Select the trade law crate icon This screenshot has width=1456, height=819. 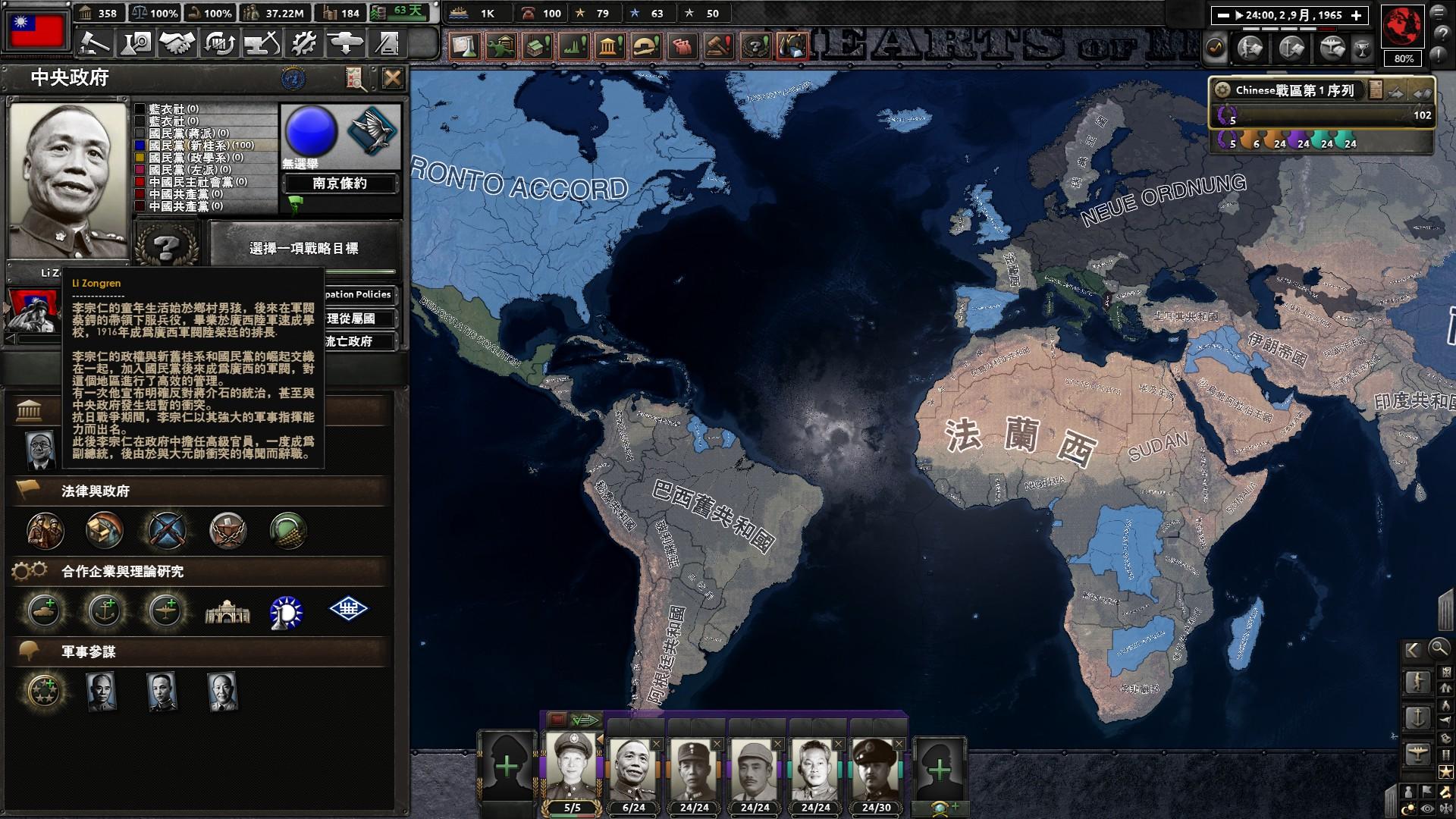[105, 530]
